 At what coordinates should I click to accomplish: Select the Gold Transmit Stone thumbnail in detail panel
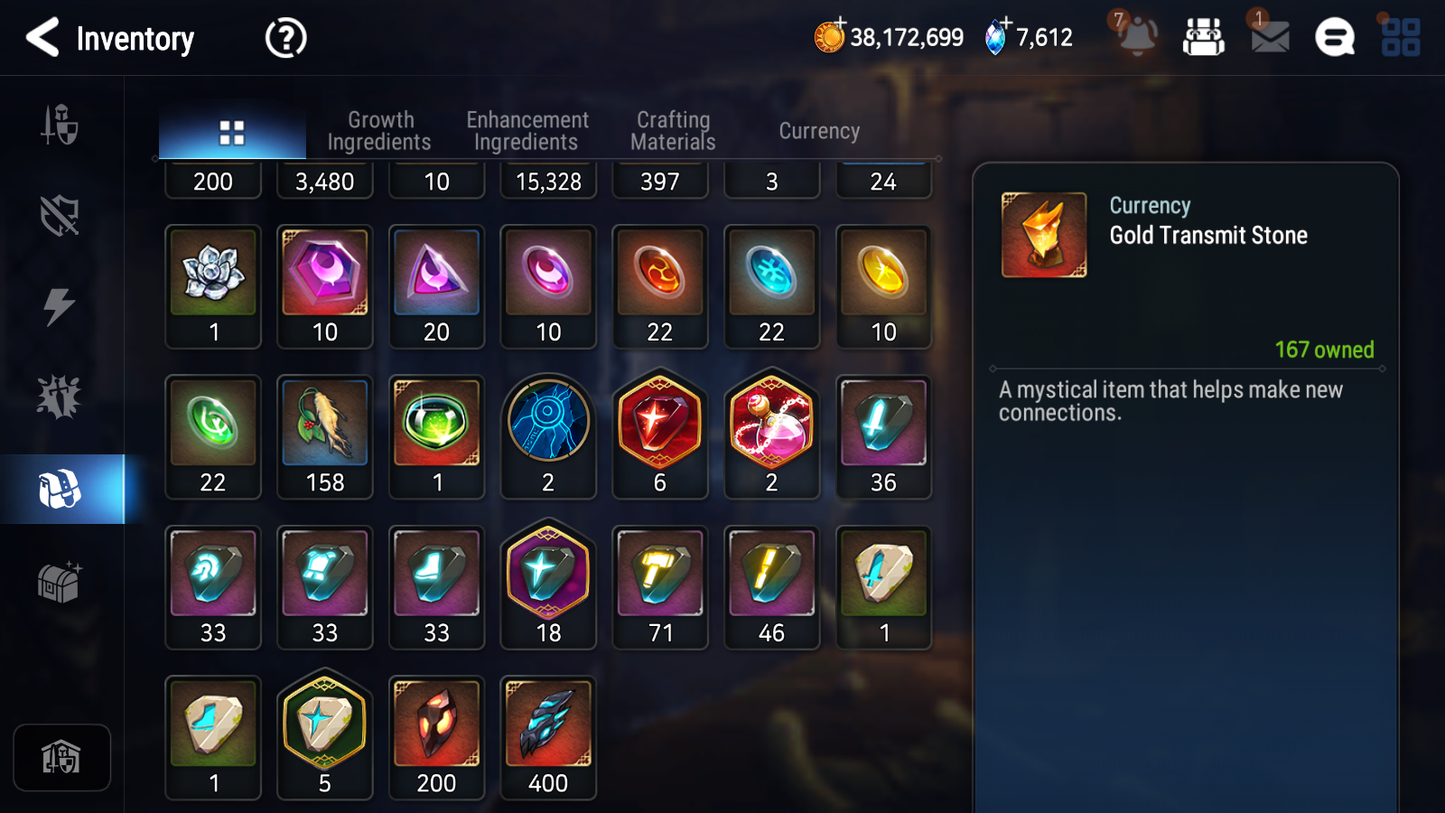coord(1043,234)
